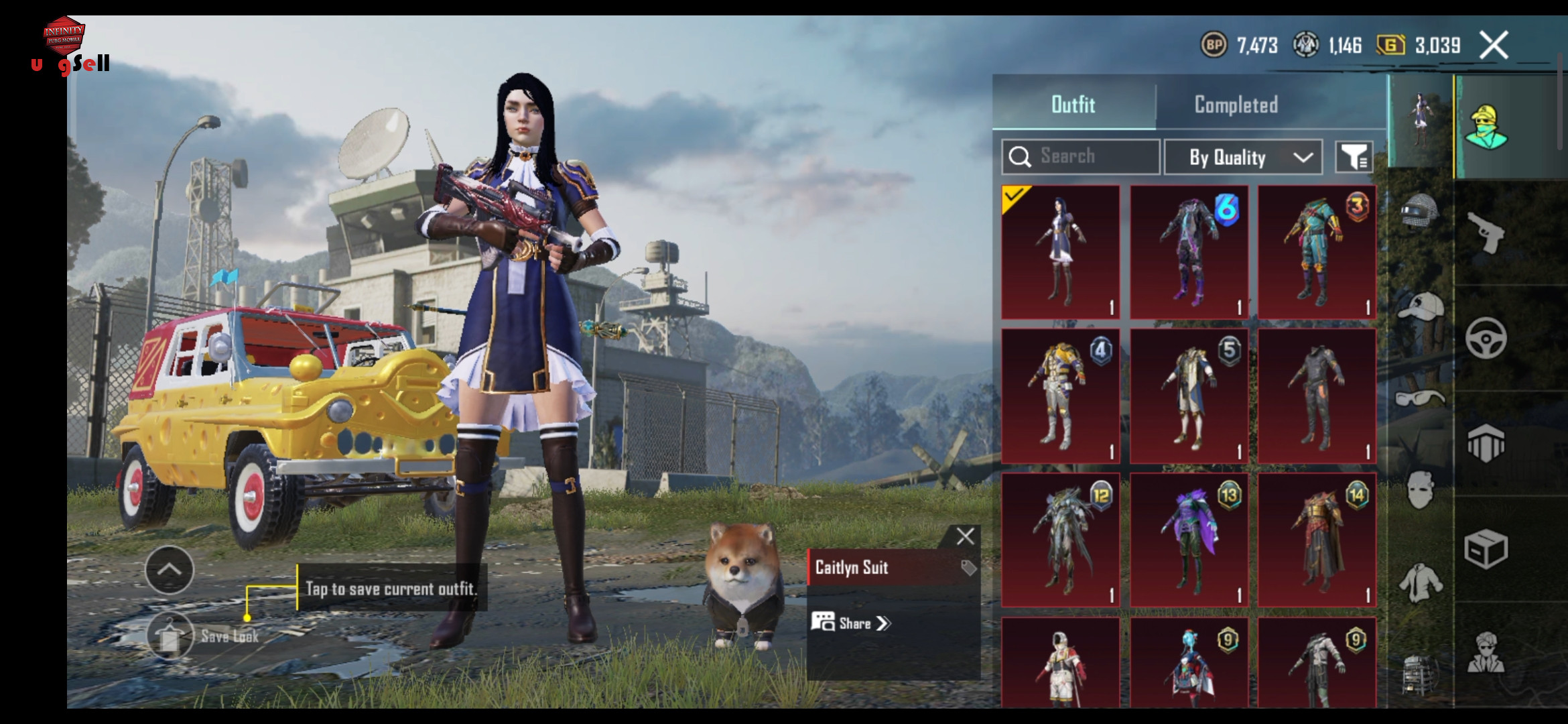Image resolution: width=1568 pixels, height=724 pixels.
Task: Open the pistol weapon skins category
Action: pos(1486,232)
